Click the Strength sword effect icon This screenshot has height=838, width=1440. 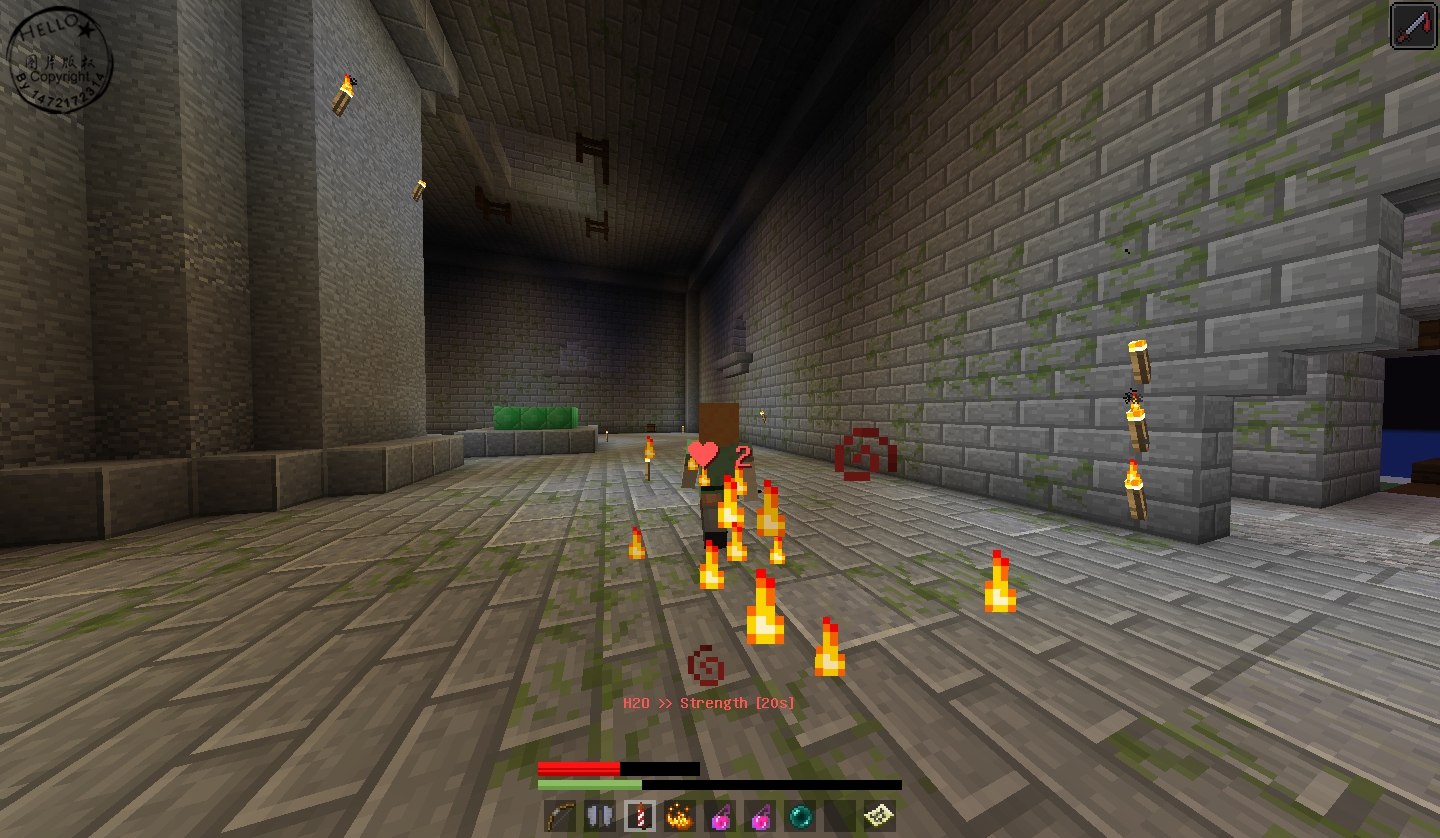1414,25
